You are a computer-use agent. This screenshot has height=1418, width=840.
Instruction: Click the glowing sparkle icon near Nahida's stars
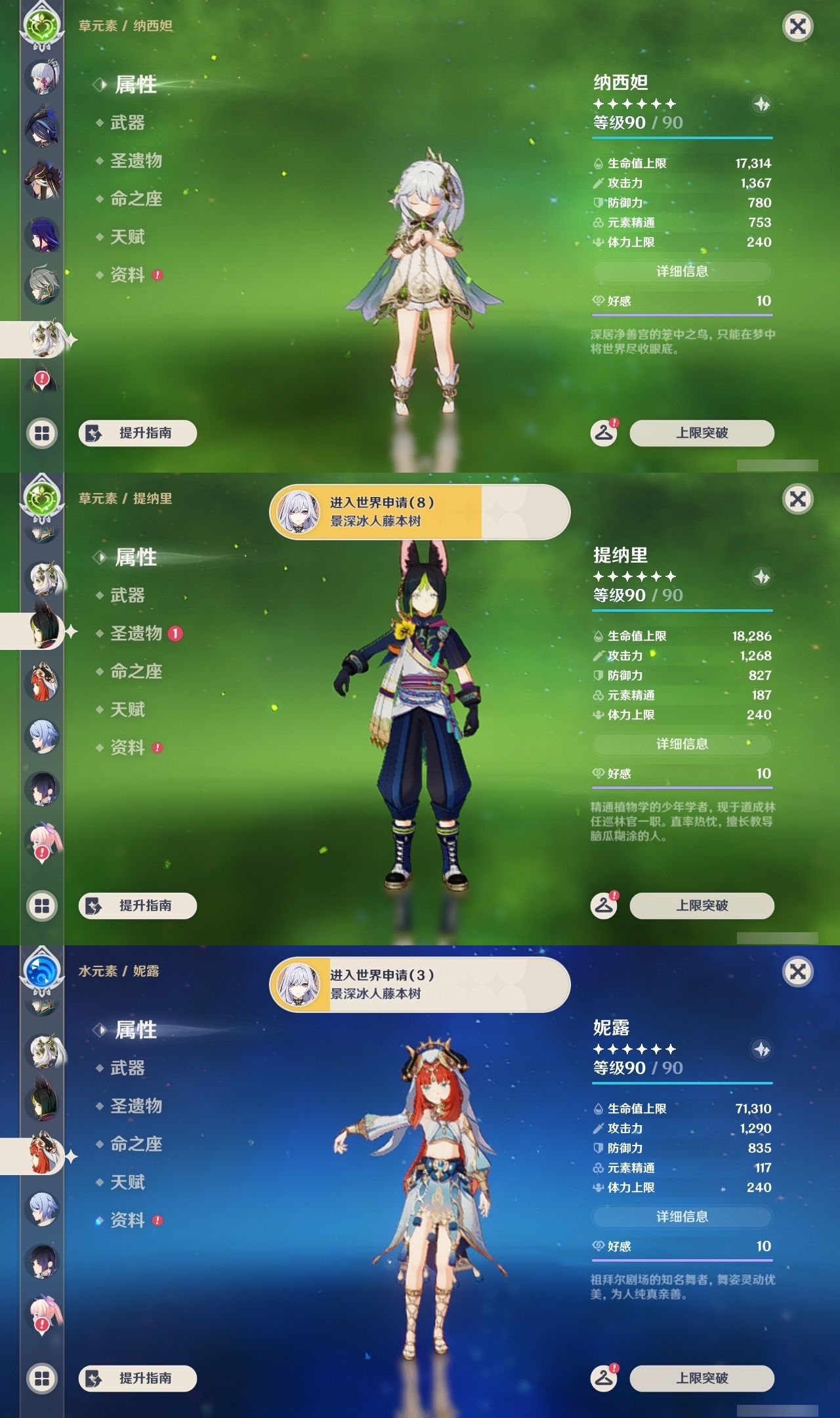pyautogui.click(x=761, y=105)
